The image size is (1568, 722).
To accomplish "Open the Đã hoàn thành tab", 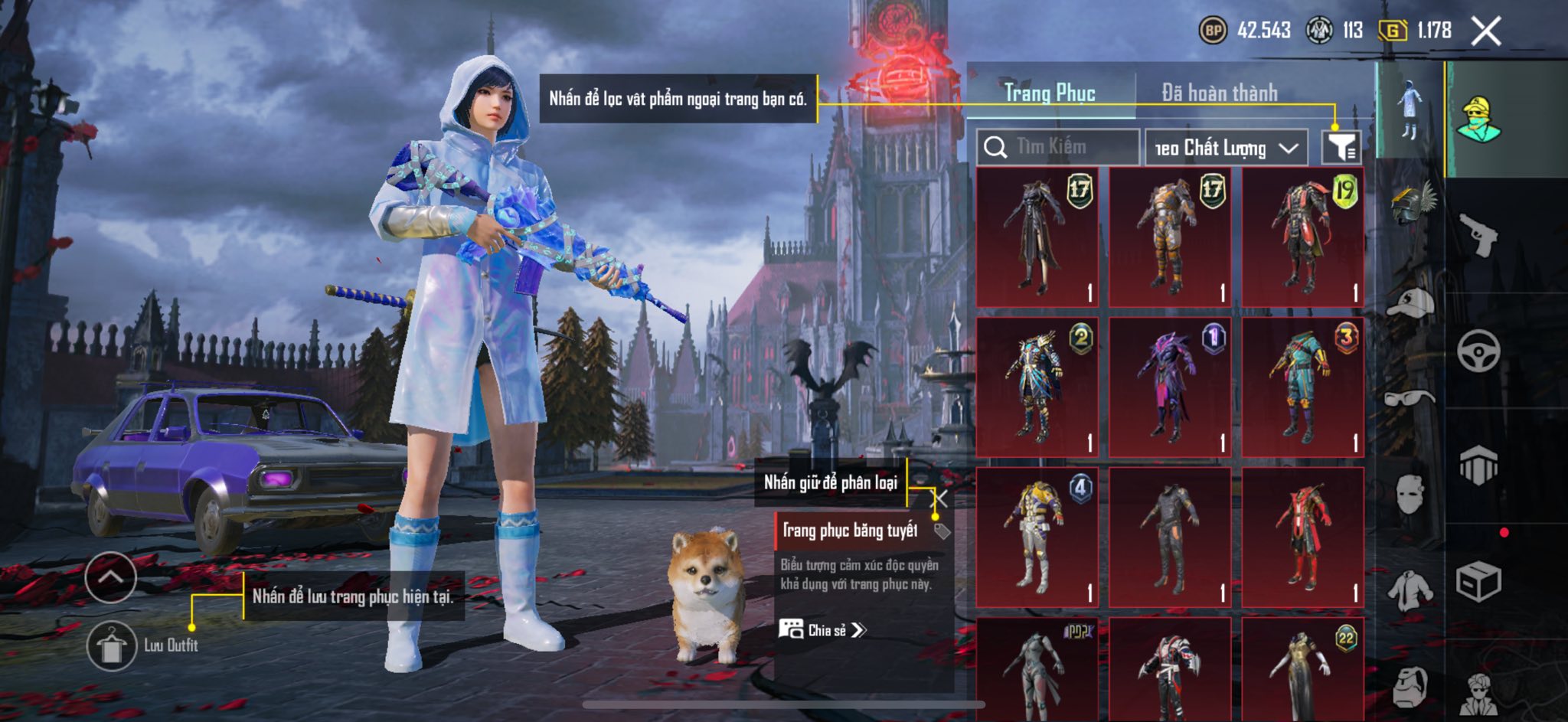I will coord(1219,93).
